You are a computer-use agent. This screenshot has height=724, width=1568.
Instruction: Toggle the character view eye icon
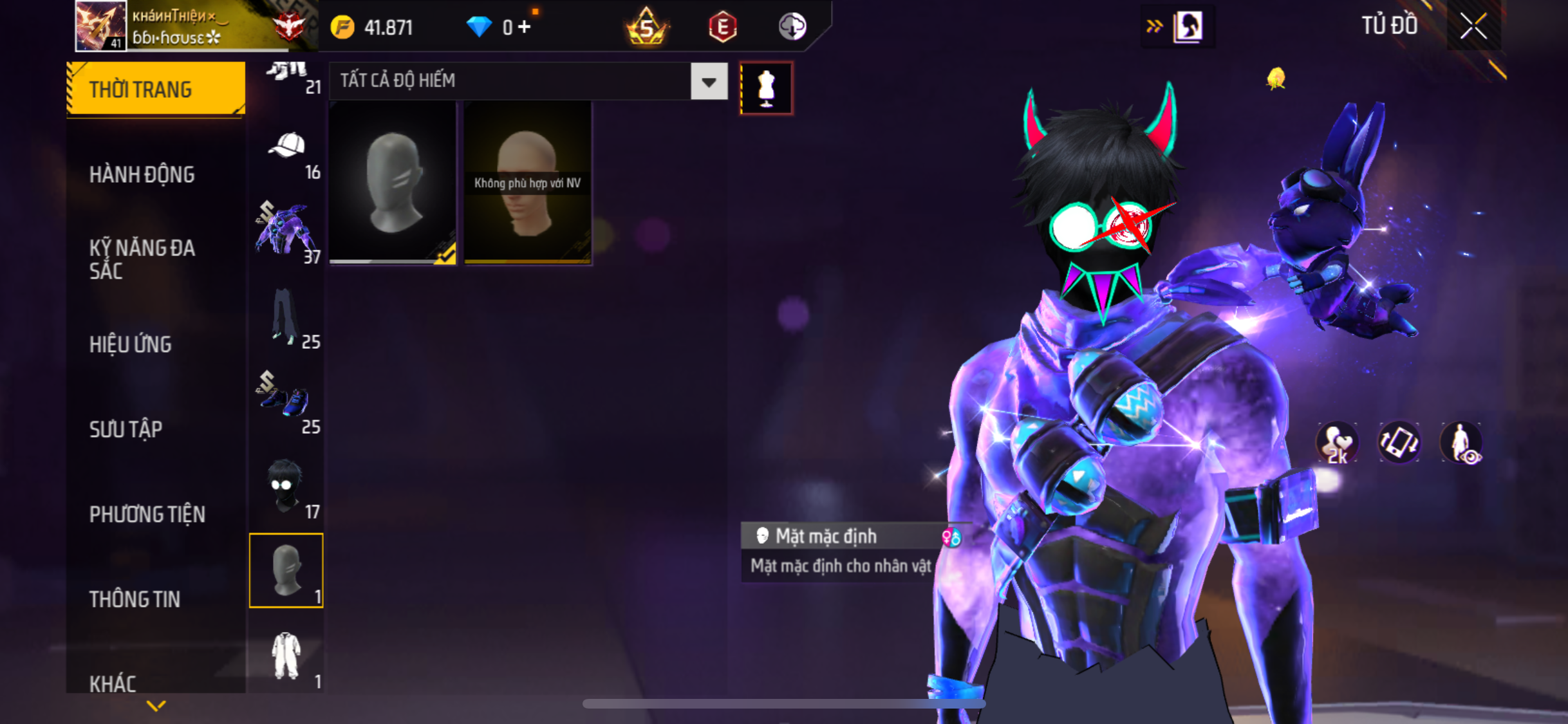click(x=1461, y=443)
